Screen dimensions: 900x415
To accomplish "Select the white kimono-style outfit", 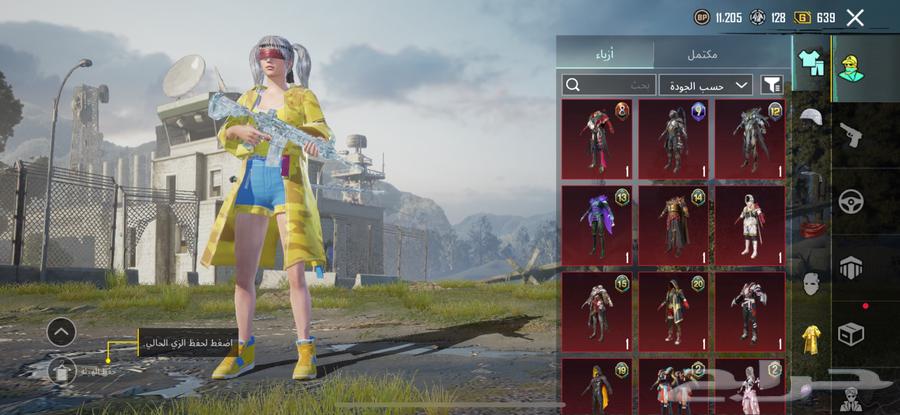I will [x=749, y=224].
